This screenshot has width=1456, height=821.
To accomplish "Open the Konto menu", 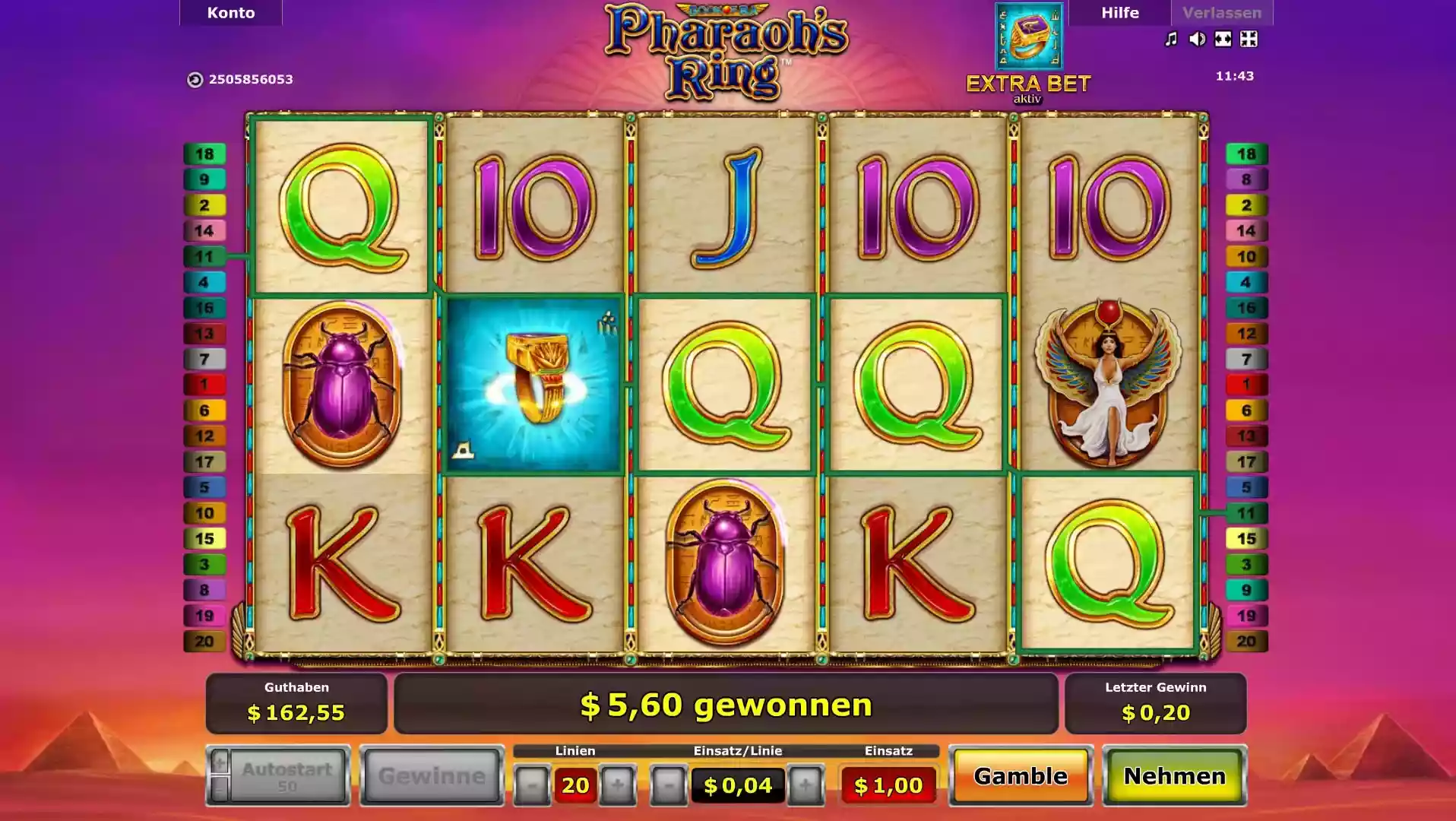I will (x=231, y=13).
